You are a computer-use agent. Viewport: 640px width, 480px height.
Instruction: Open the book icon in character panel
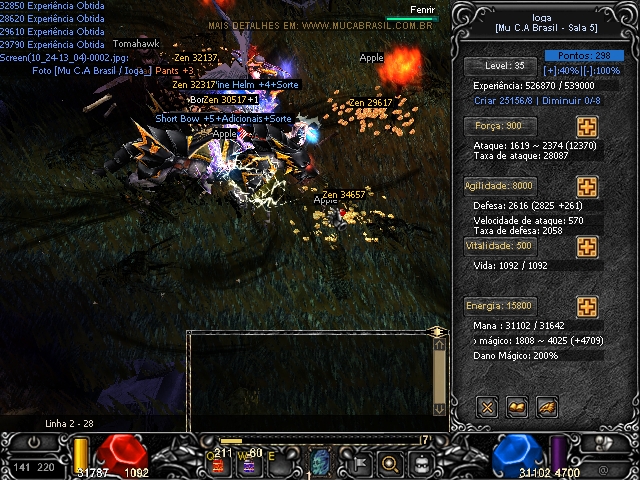coord(517,406)
